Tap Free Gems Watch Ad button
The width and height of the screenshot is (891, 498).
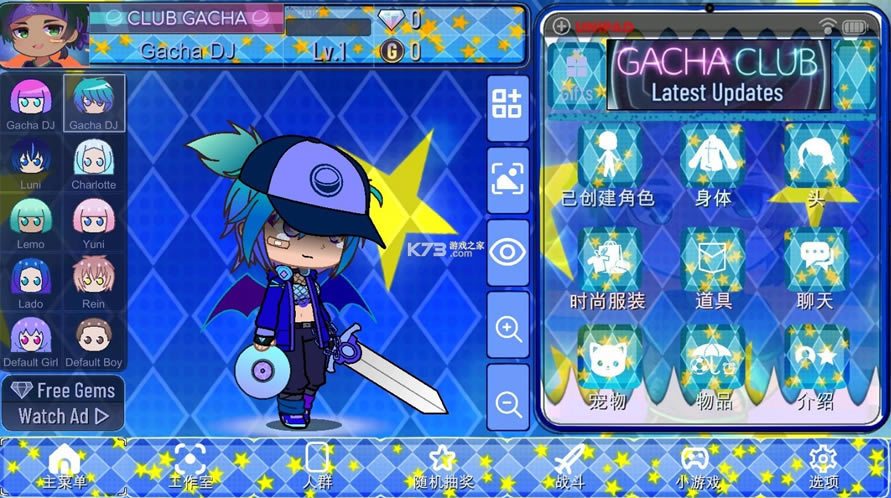click(x=64, y=402)
